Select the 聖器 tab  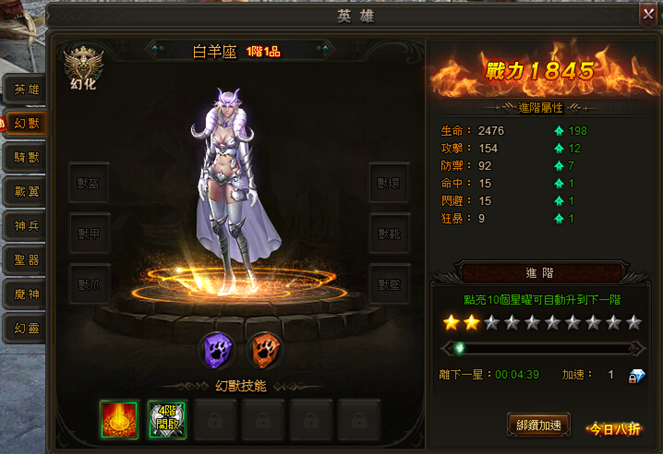click(26, 260)
